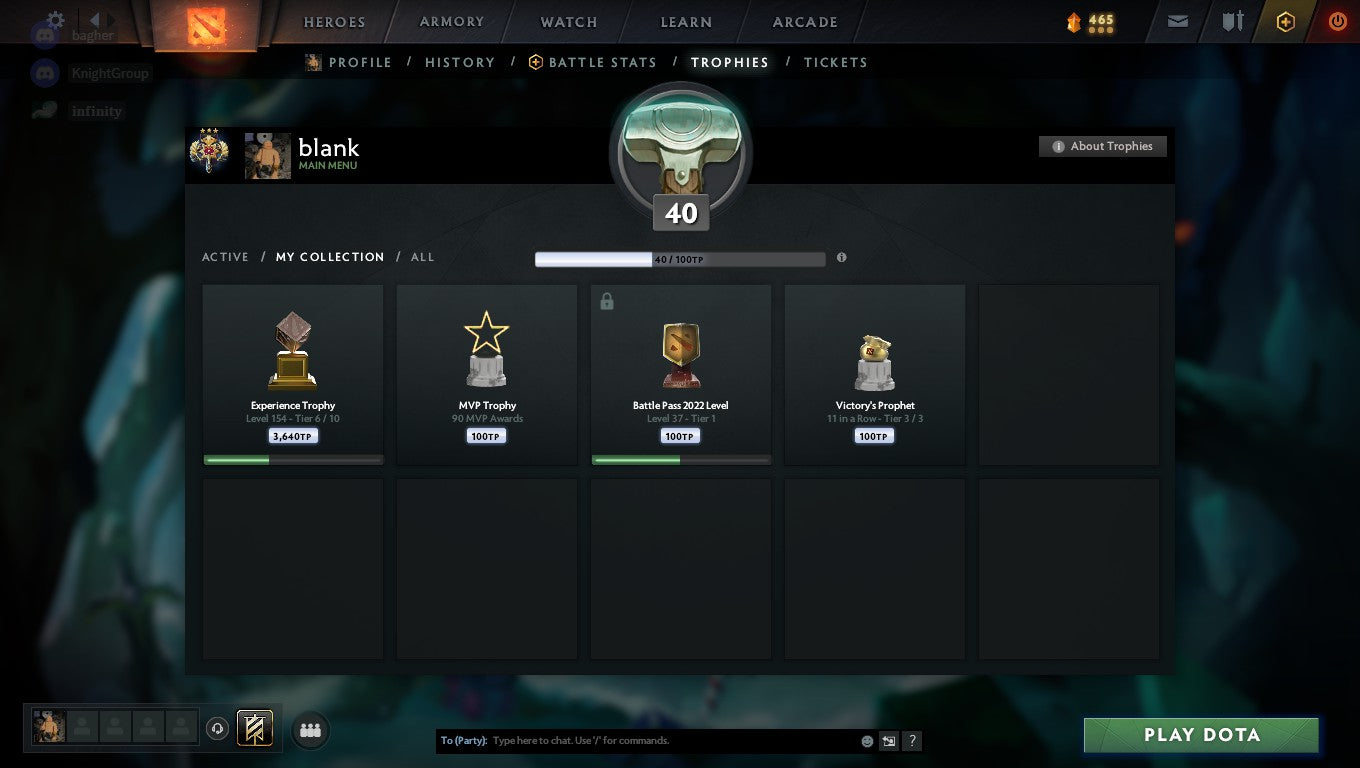This screenshot has height=768, width=1360.
Task: Switch chat channel using the icon beside chat
Action: tap(888, 740)
